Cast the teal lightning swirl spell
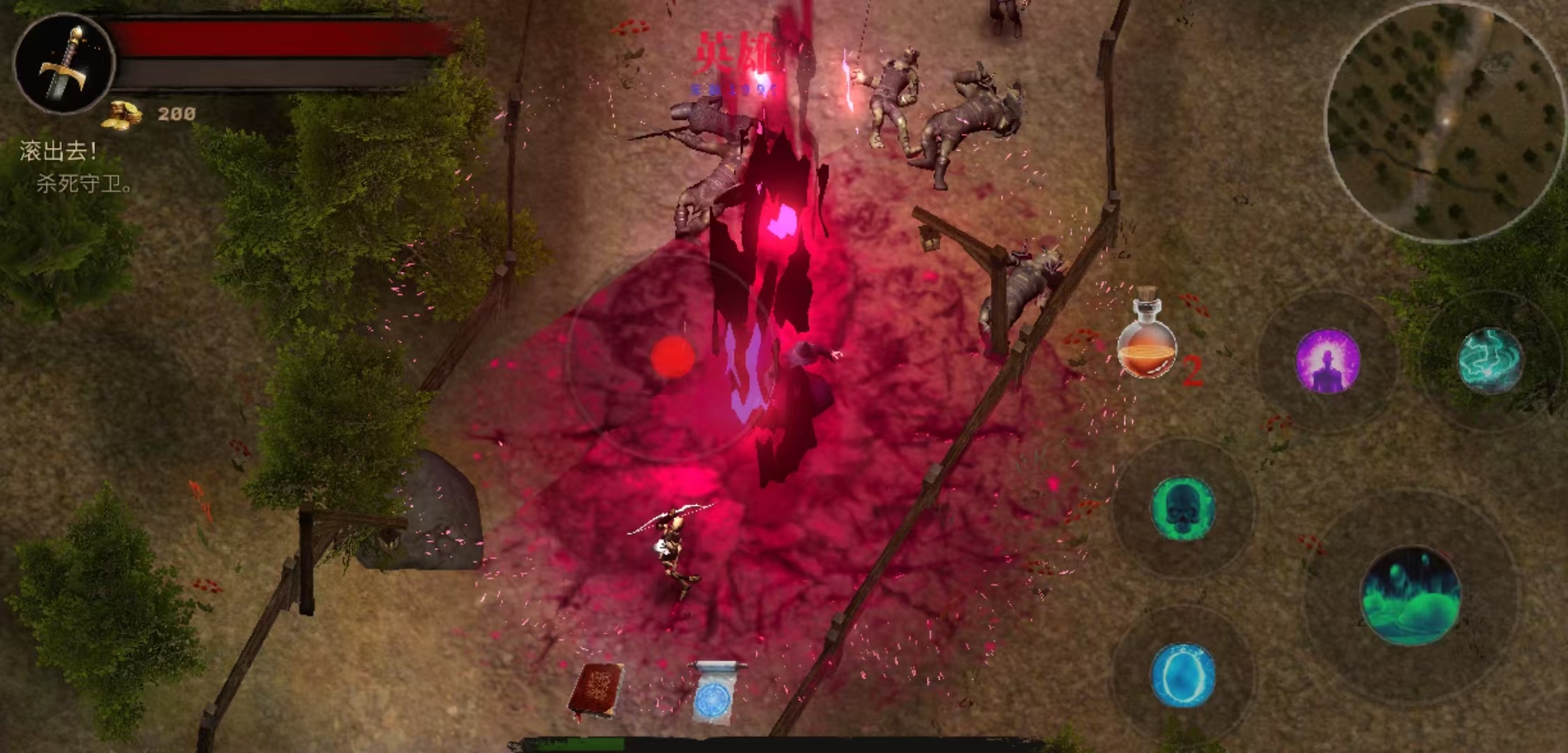1568x753 pixels. tap(1490, 360)
